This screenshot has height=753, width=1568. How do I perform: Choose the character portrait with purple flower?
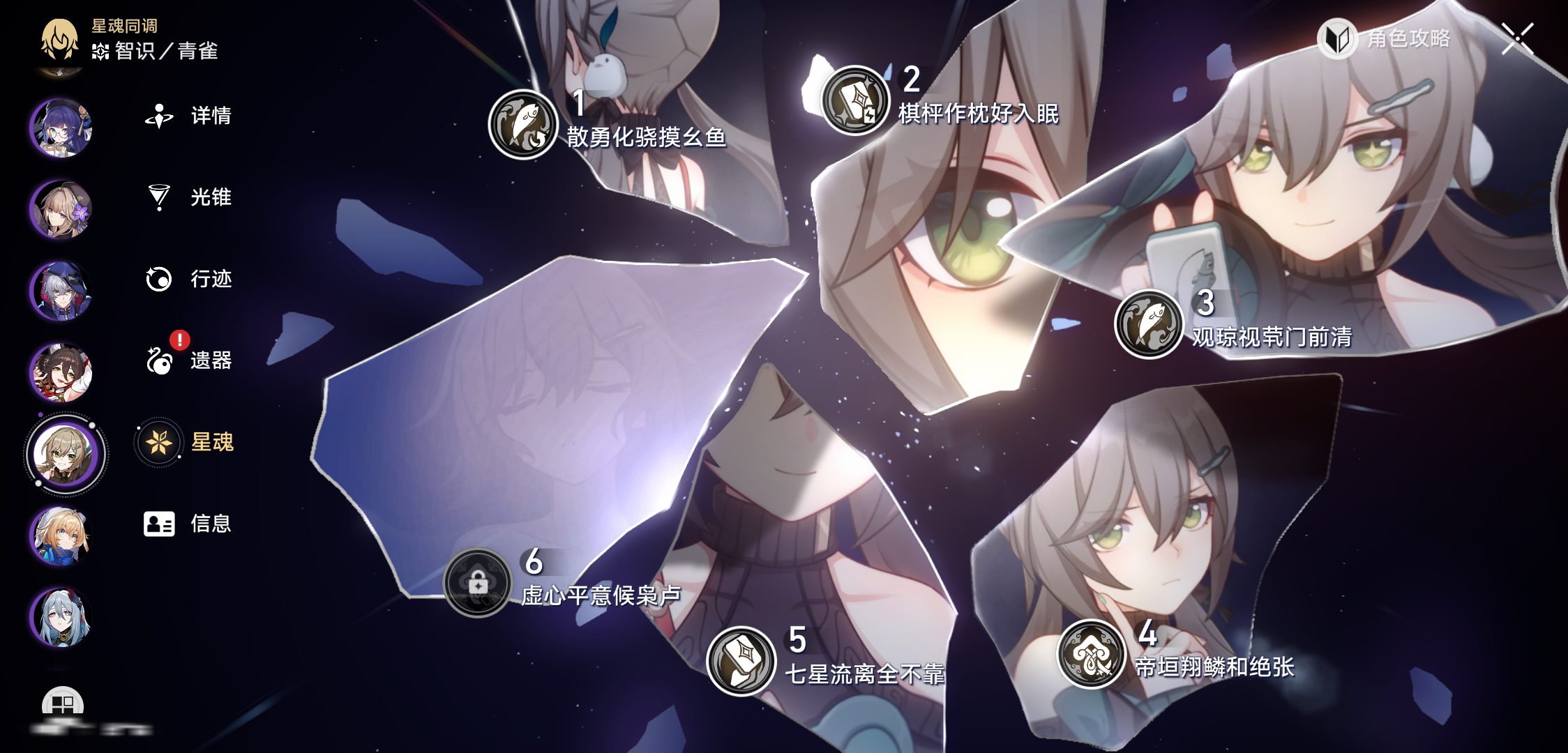(61, 209)
